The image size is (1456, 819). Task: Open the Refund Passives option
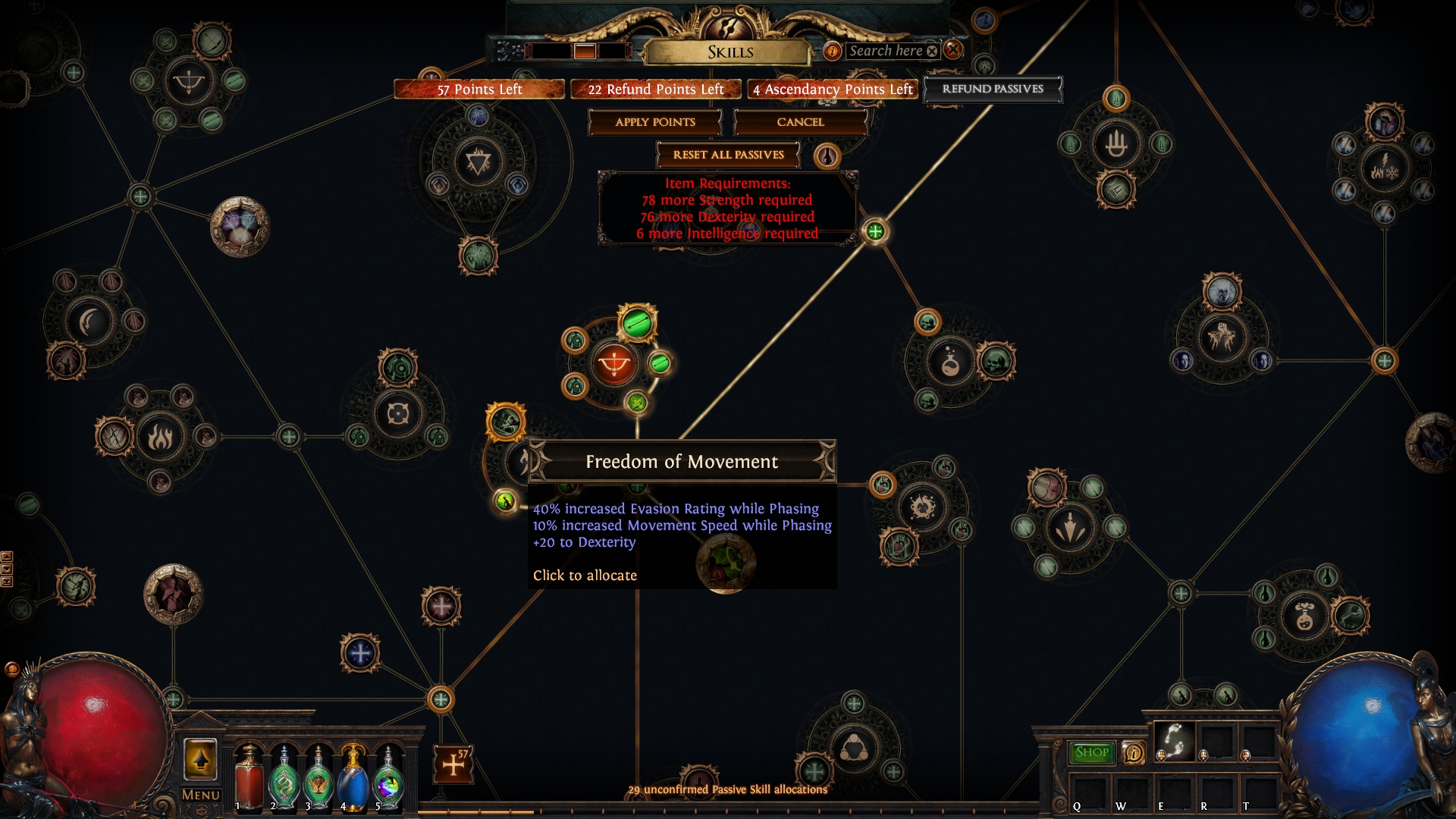(992, 89)
